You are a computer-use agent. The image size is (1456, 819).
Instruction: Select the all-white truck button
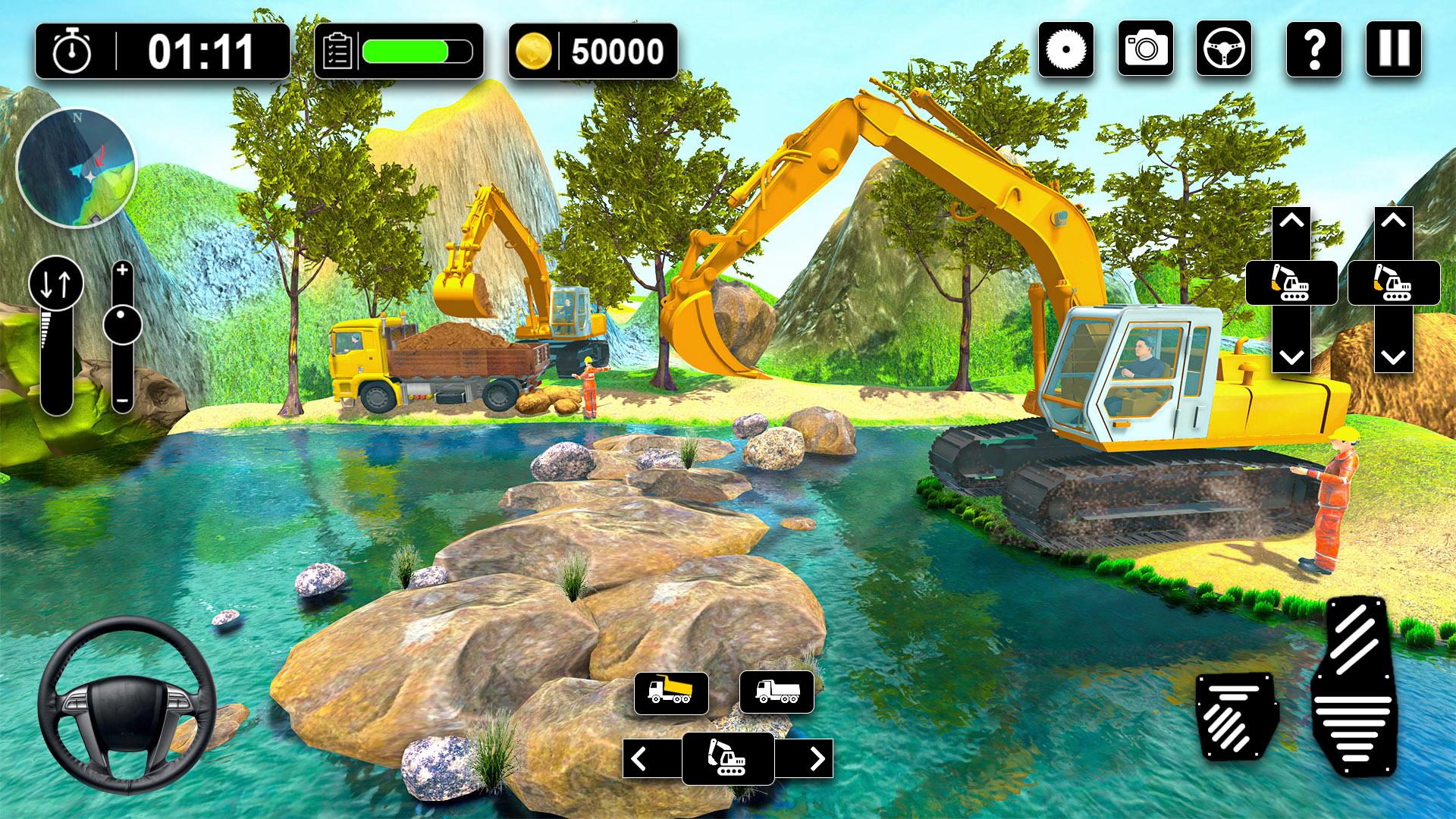coord(777,692)
